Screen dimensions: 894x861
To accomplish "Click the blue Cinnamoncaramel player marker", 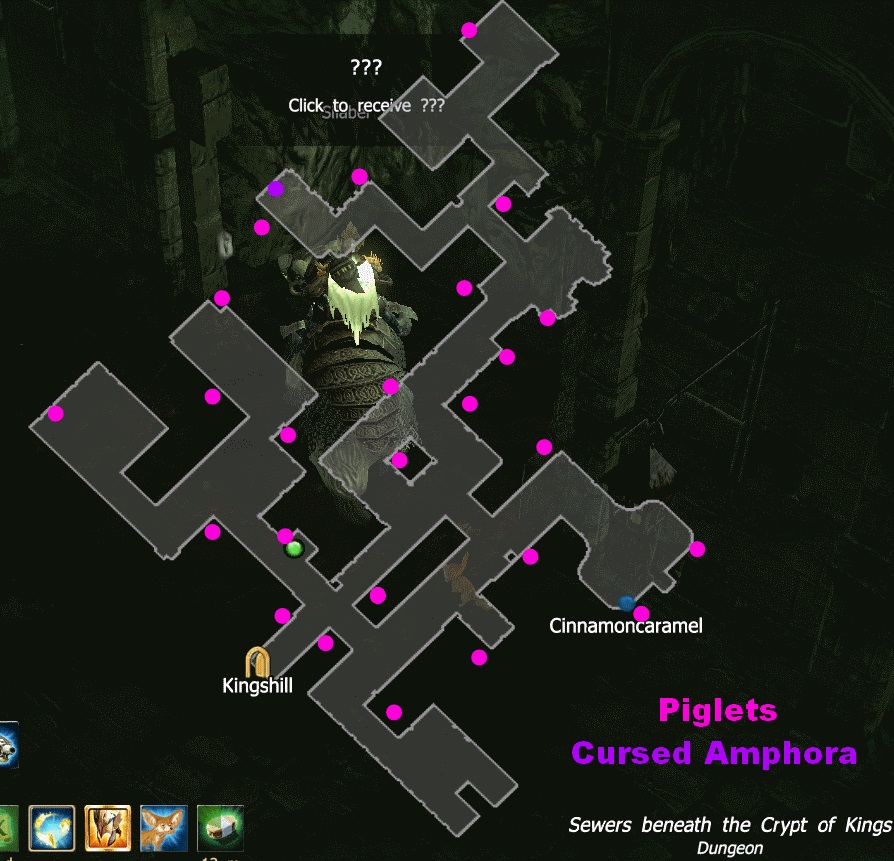I will point(627,603).
